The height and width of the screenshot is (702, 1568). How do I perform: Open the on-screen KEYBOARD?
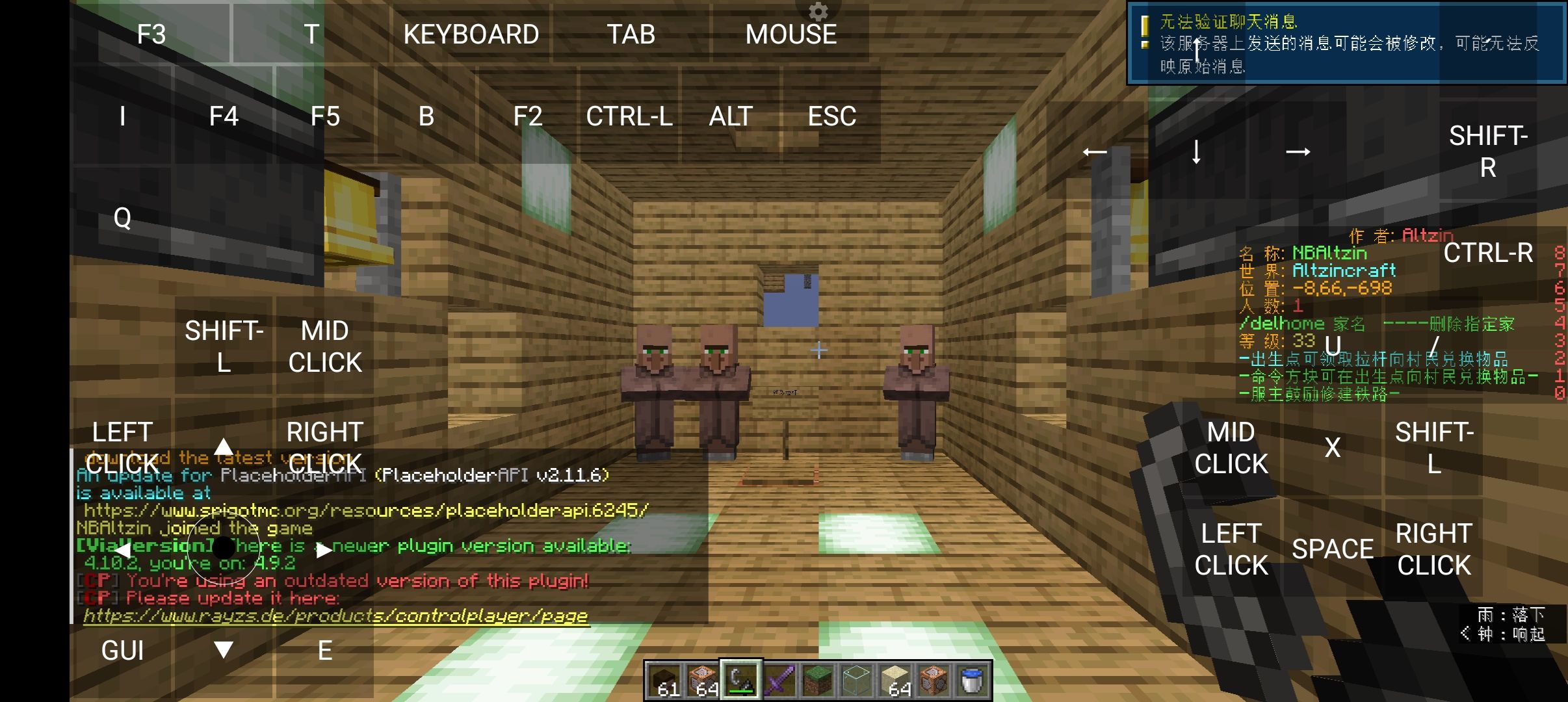click(x=471, y=34)
